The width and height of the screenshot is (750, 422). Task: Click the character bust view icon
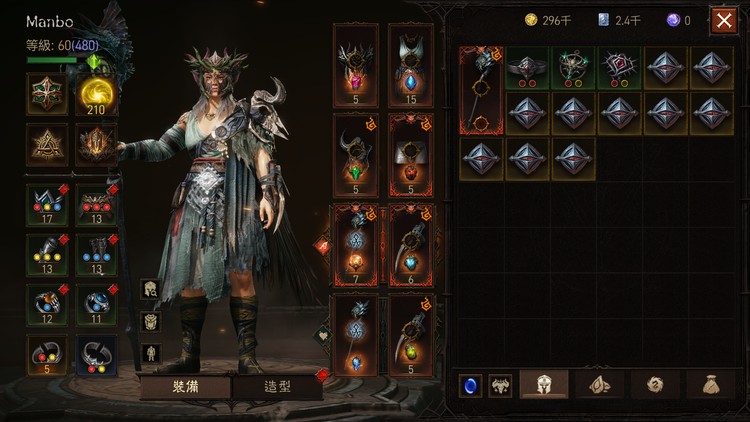coord(150,289)
